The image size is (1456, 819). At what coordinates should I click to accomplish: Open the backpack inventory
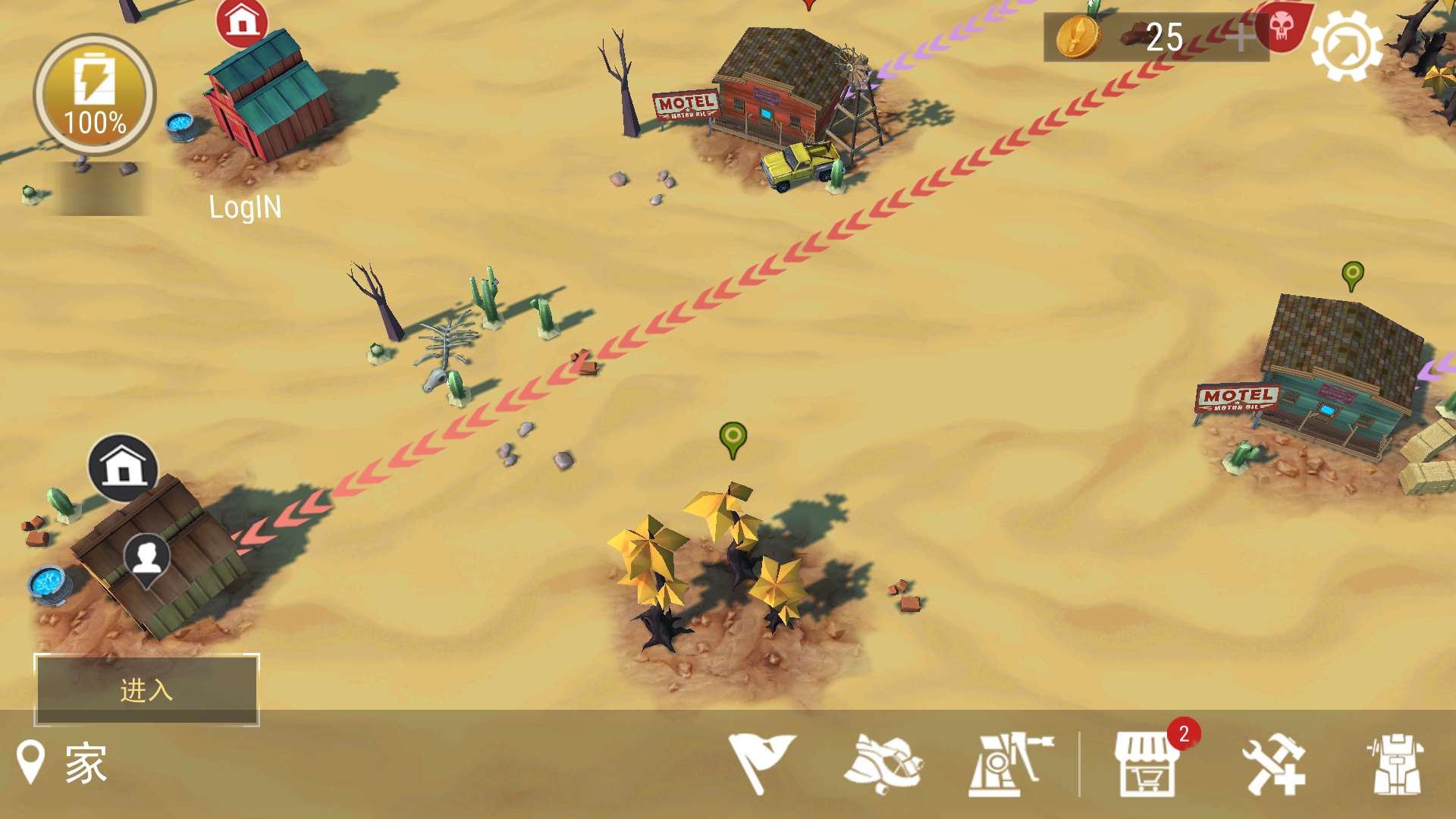(x=1397, y=764)
